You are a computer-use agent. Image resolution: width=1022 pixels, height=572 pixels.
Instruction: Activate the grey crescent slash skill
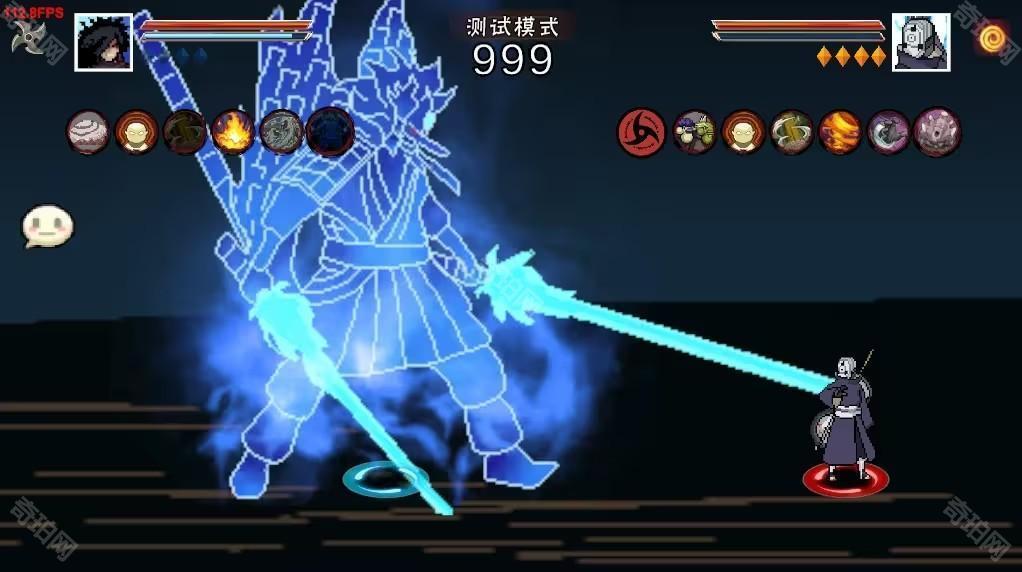(888, 132)
